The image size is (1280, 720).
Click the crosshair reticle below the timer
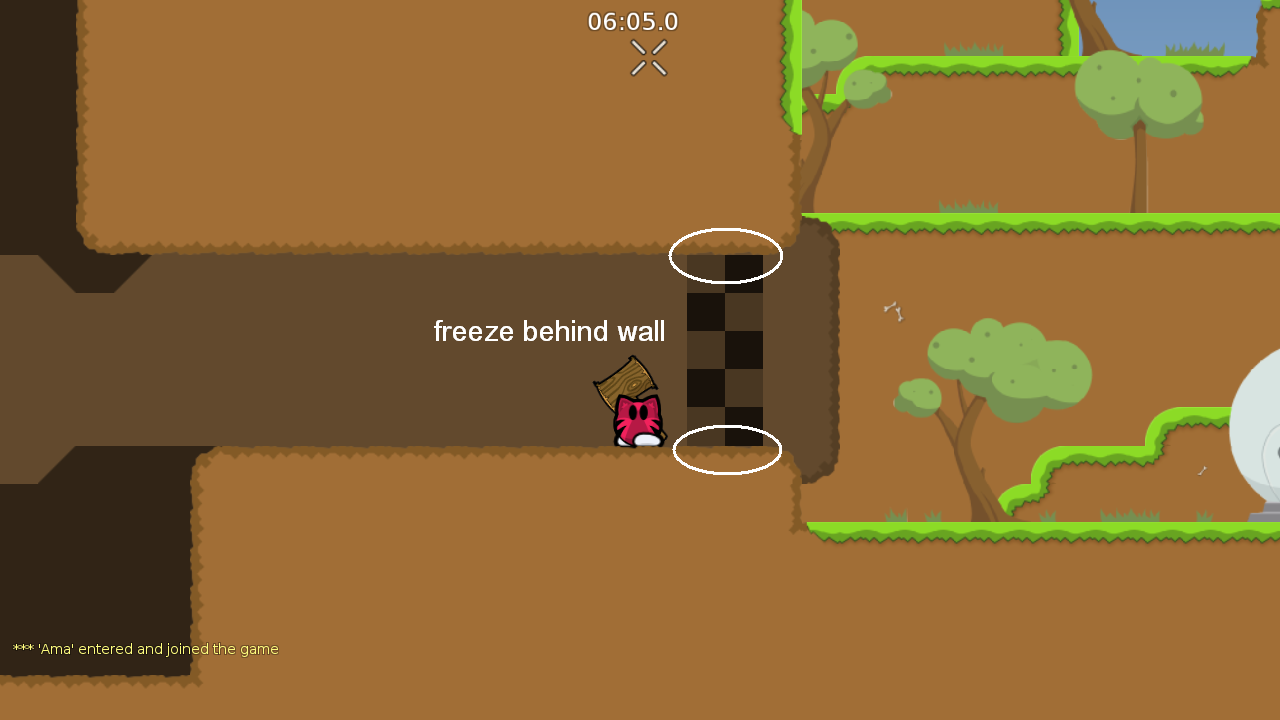(647, 57)
